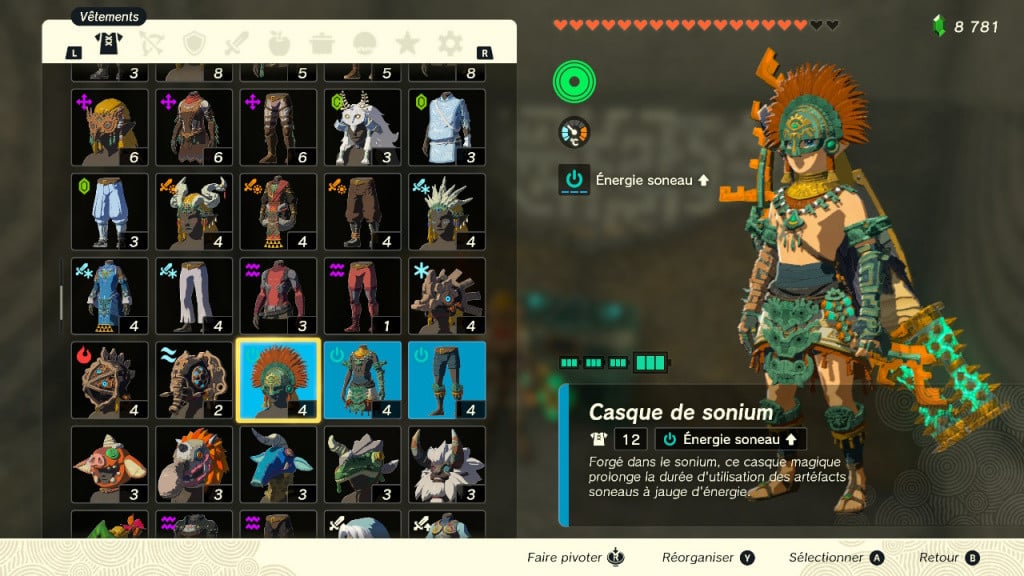This screenshot has width=1024, height=576.
Task: Choose the light blue trousers slot
Action: (x=110, y=211)
